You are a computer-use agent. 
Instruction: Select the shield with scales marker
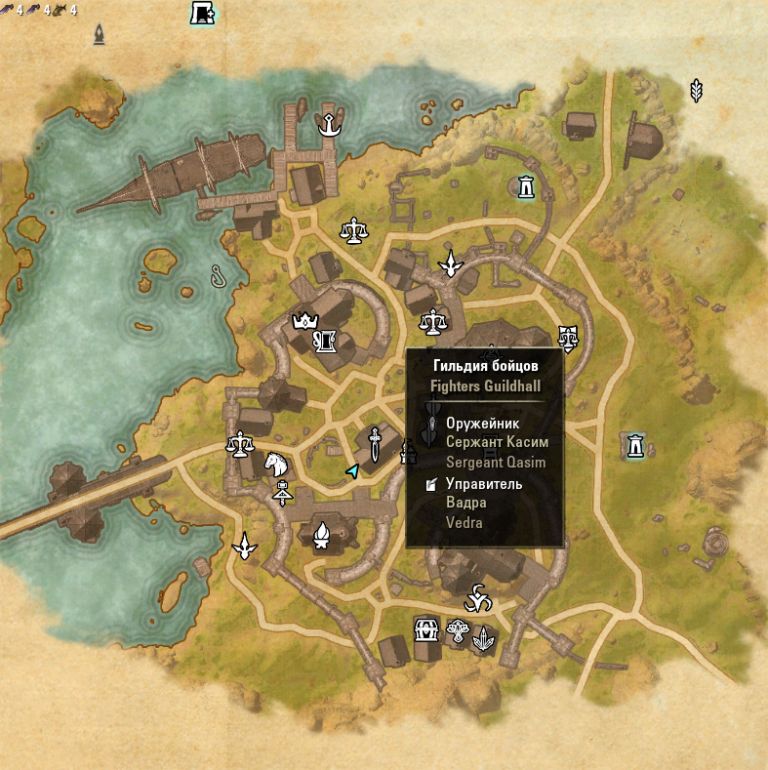(568, 337)
